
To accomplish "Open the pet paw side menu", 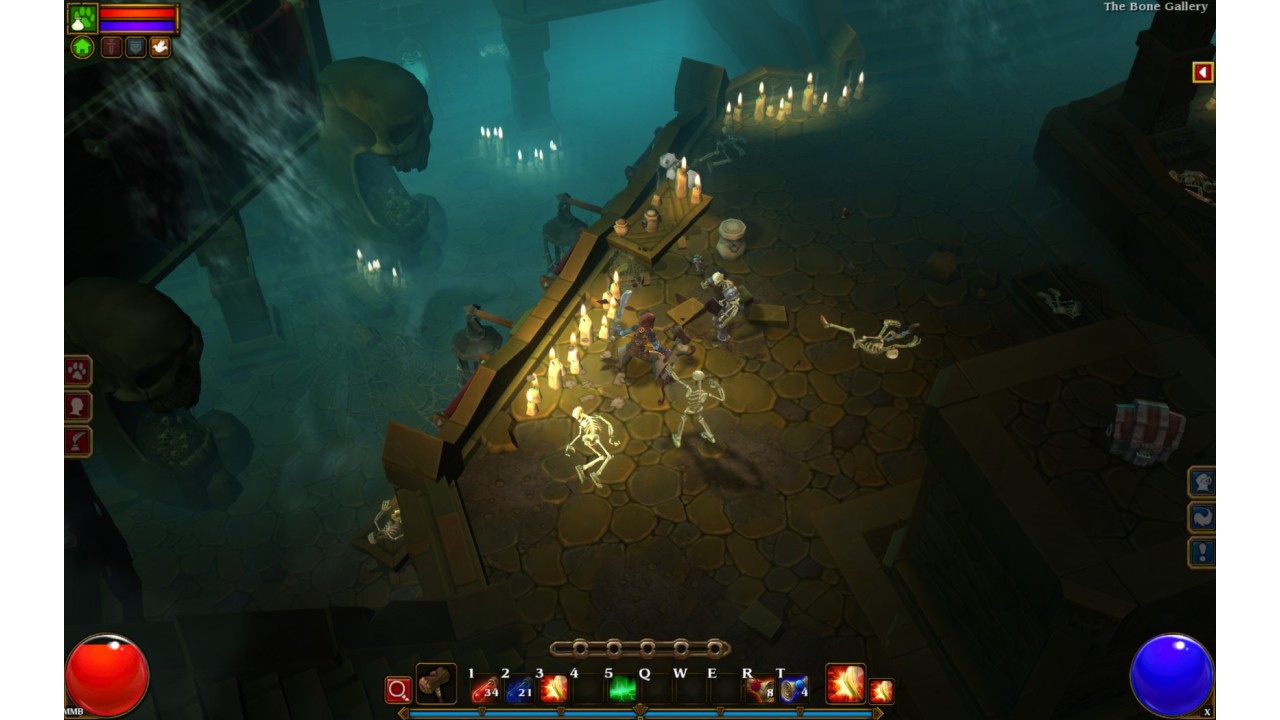I will point(78,371).
